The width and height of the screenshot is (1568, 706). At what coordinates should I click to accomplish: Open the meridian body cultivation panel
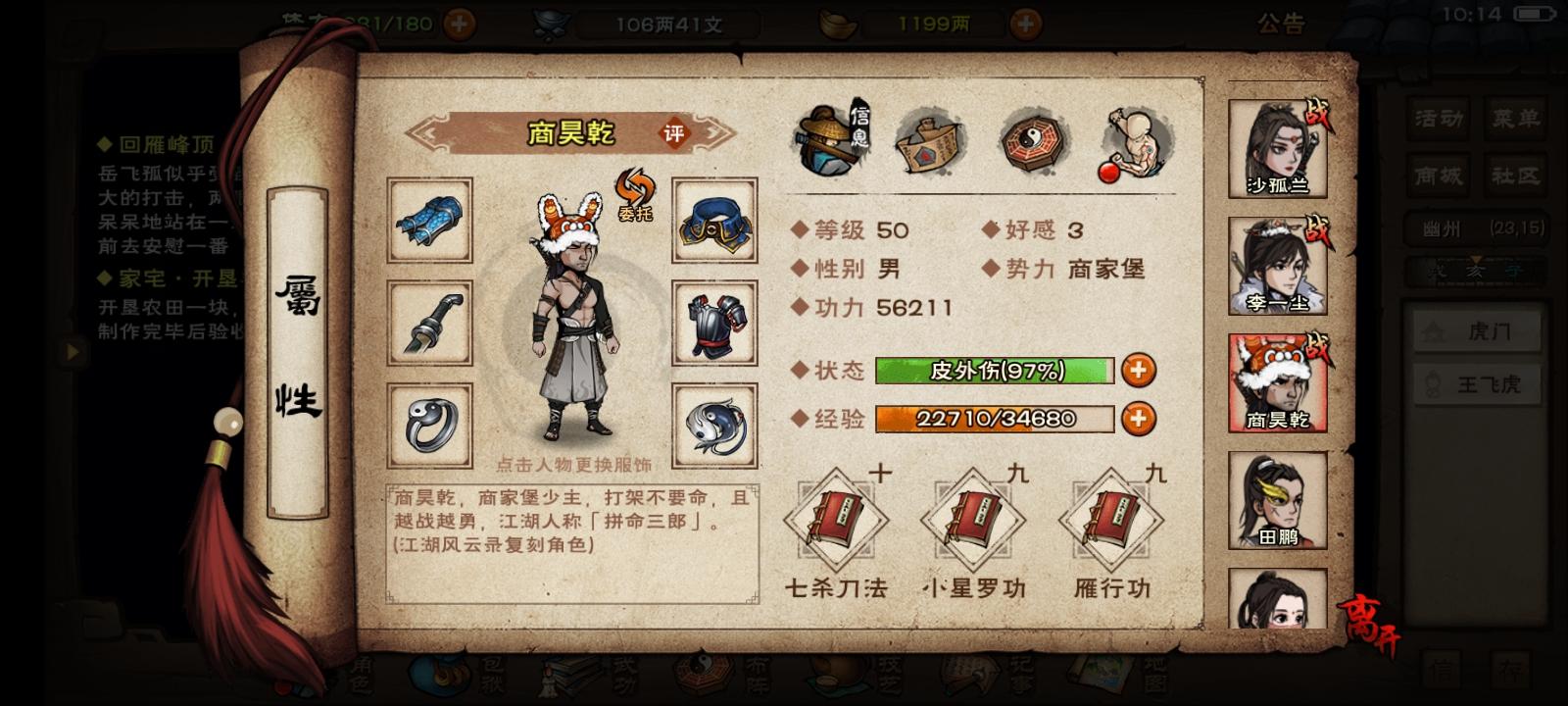(1137, 142)
